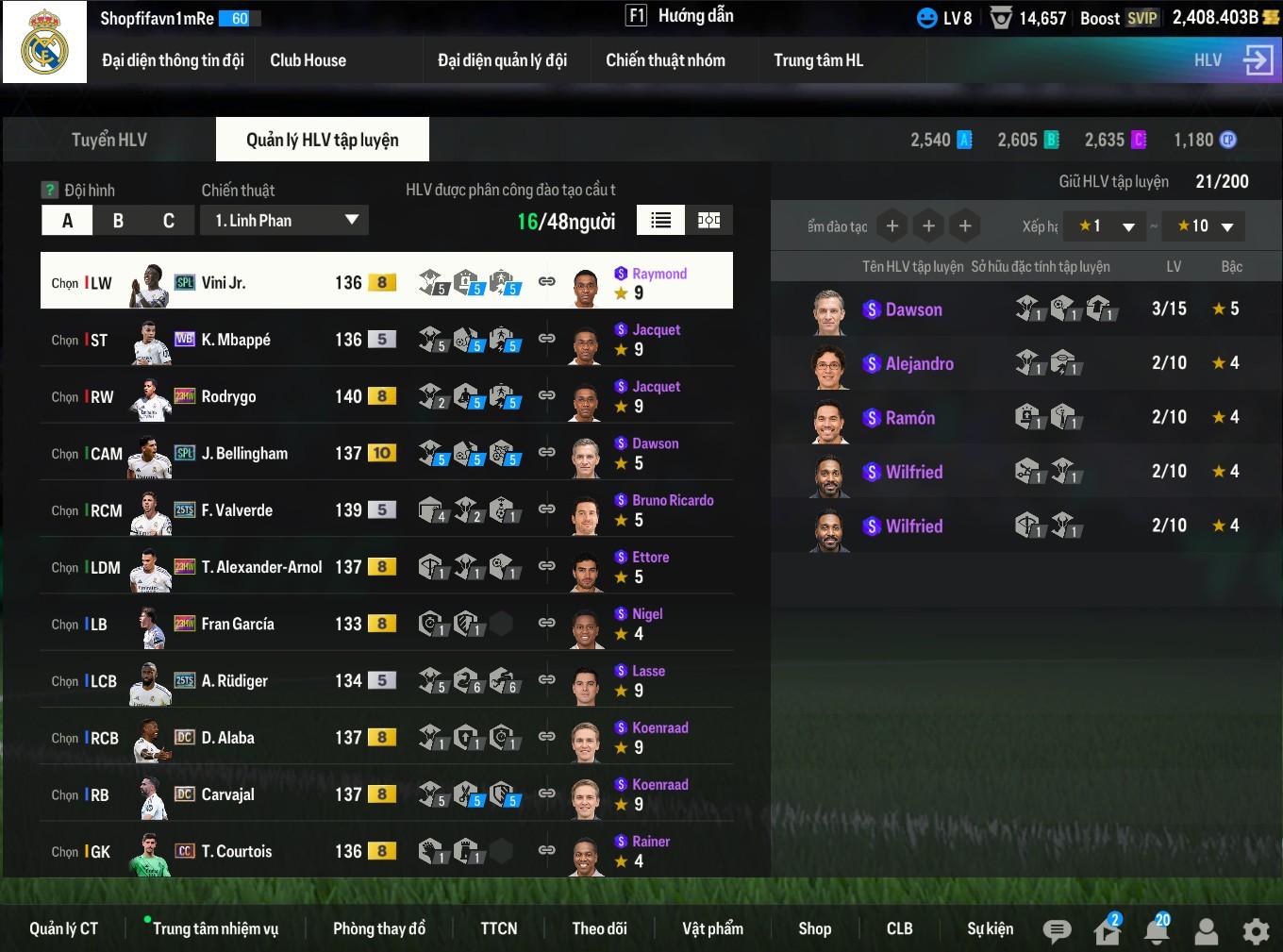Image resolution: width=1283 pixels, height=952 pixels.
Task: Open Chiến thuật nhóm menu
Action: (665, 60)
